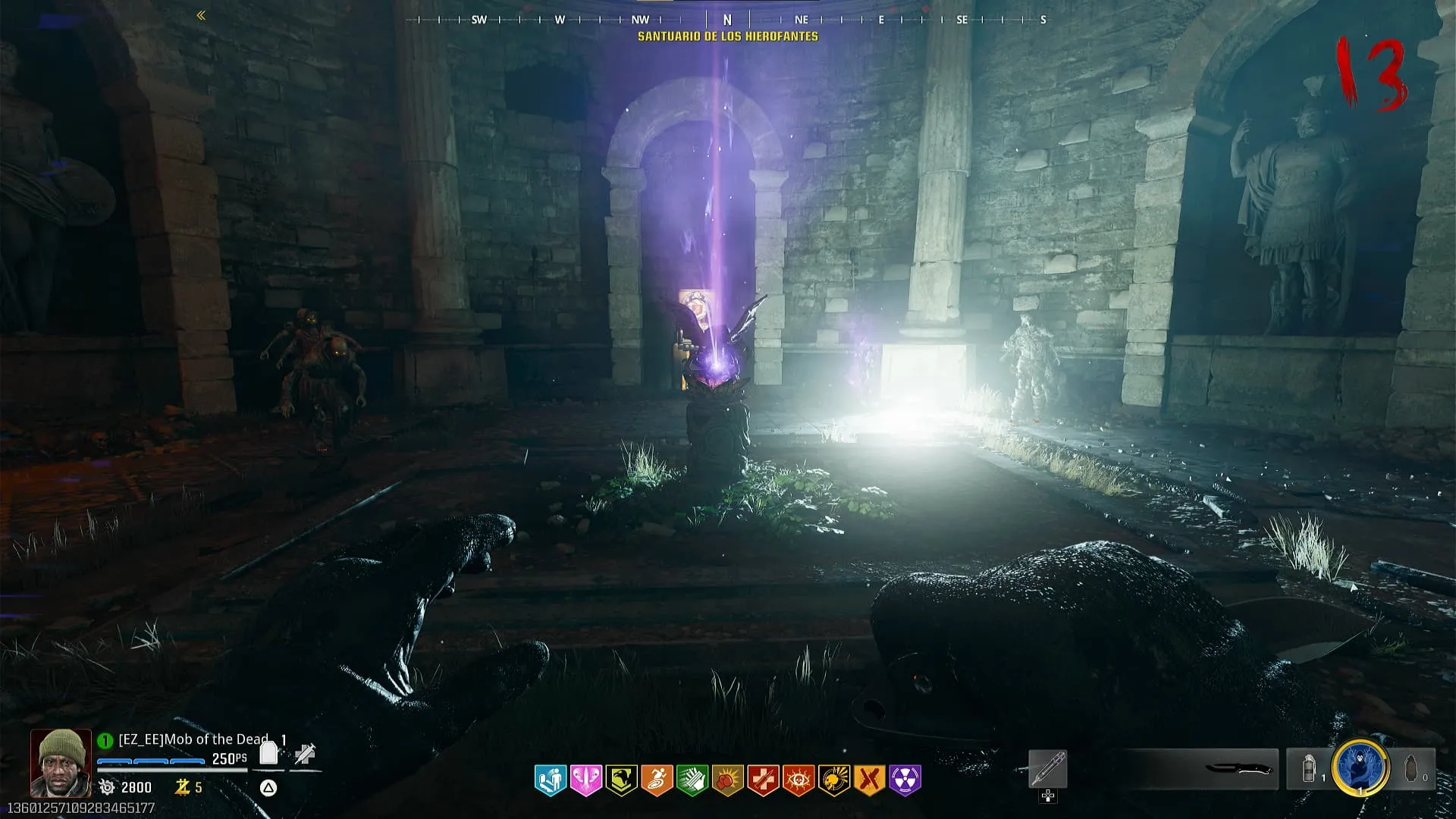Click the red cross Juggernog perk icon
1456x819 pixels.
point(763,780)
